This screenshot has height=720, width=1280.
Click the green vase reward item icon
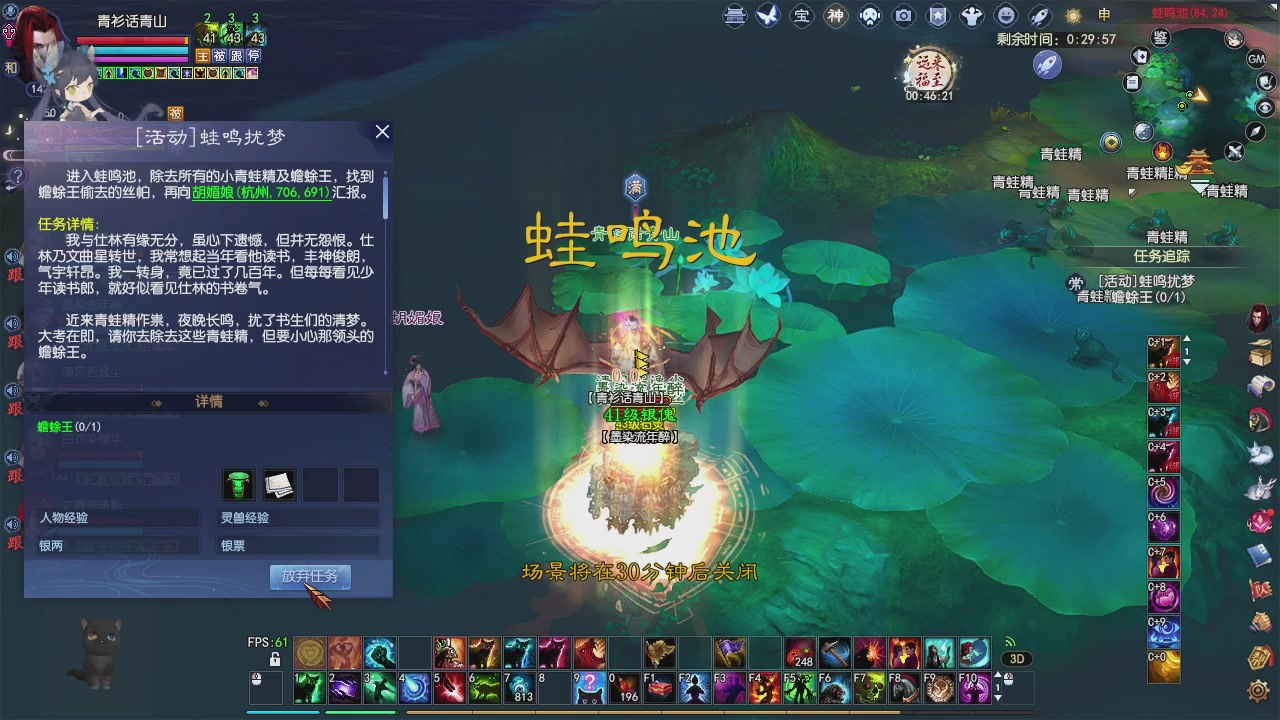[239, 484]
